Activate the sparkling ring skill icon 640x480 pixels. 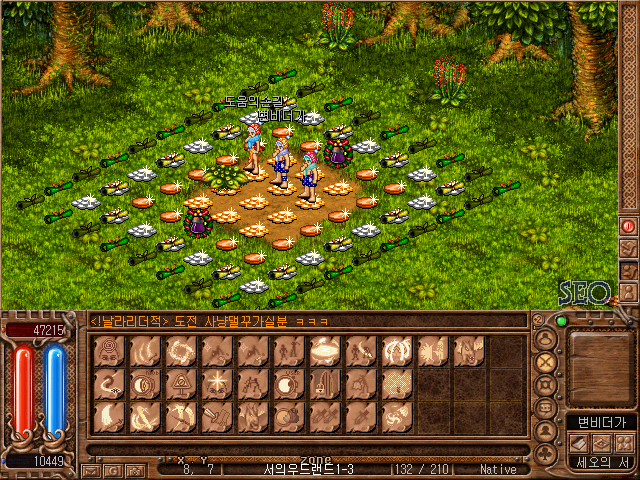181,351
